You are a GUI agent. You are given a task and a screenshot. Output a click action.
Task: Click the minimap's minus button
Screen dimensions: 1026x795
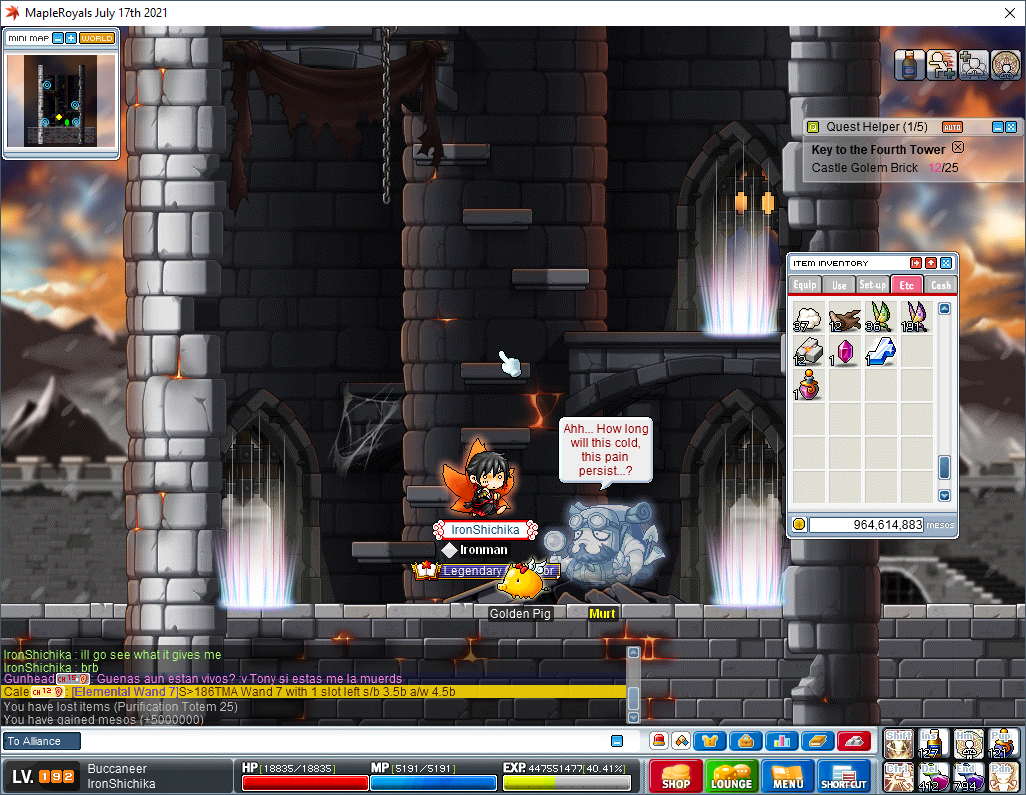pos(58,38)
